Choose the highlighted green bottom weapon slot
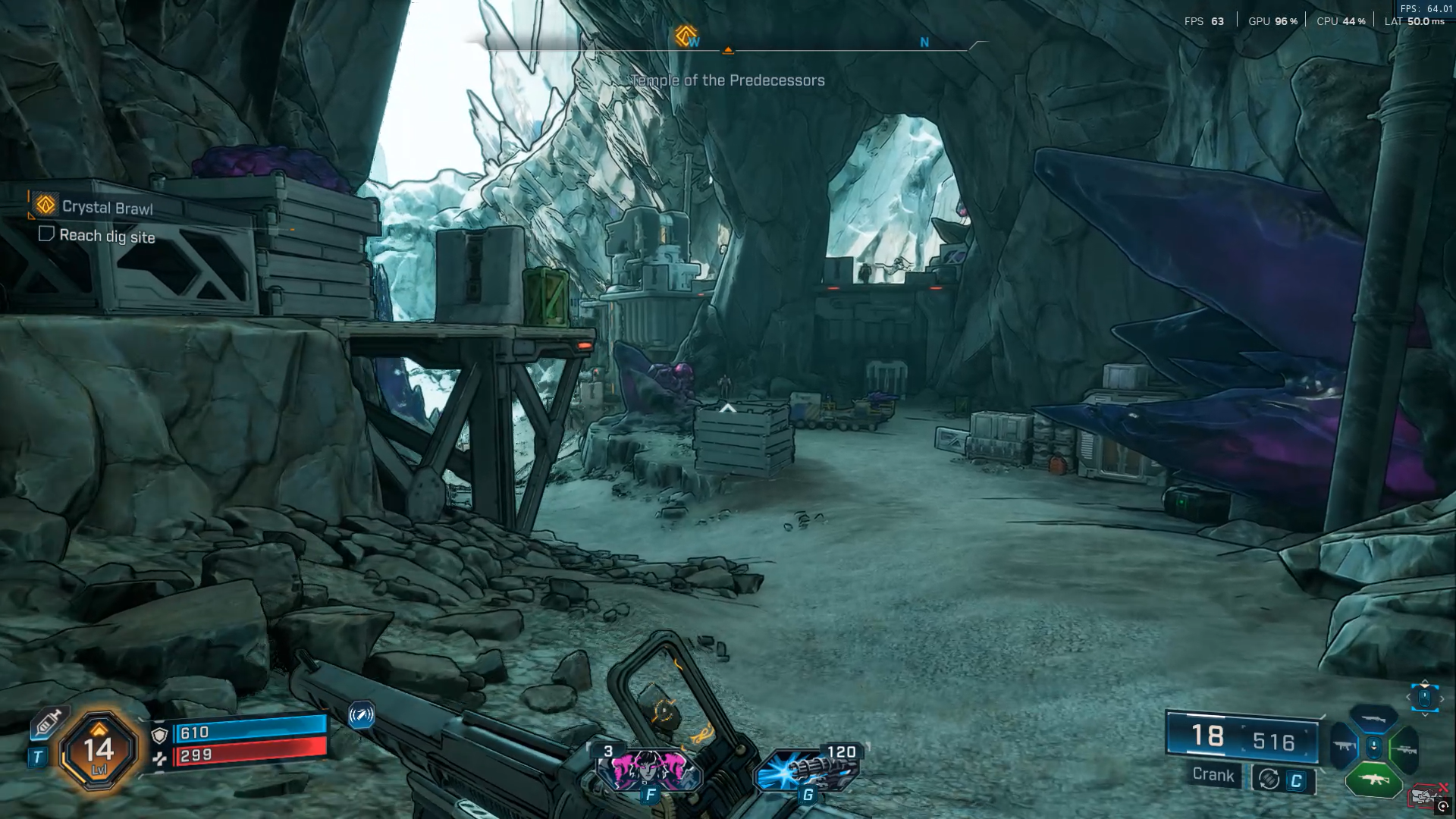Image resolution: width=1456 pixels, height=819 pixels. pos(1373,779)
